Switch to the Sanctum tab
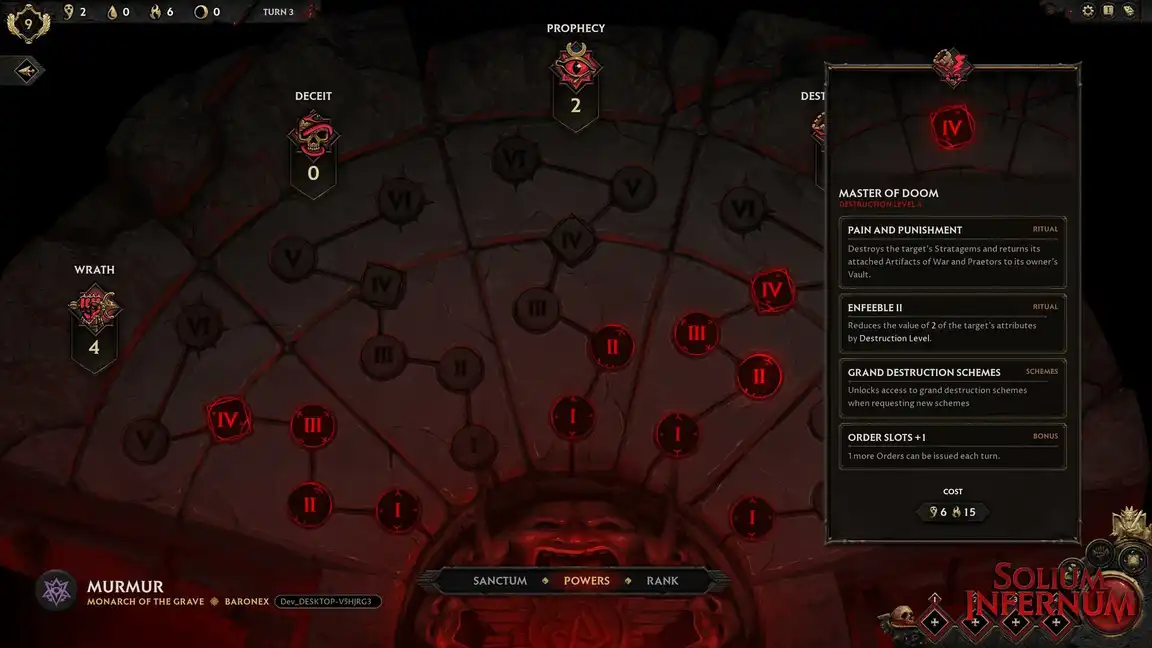 pos(500,580)
